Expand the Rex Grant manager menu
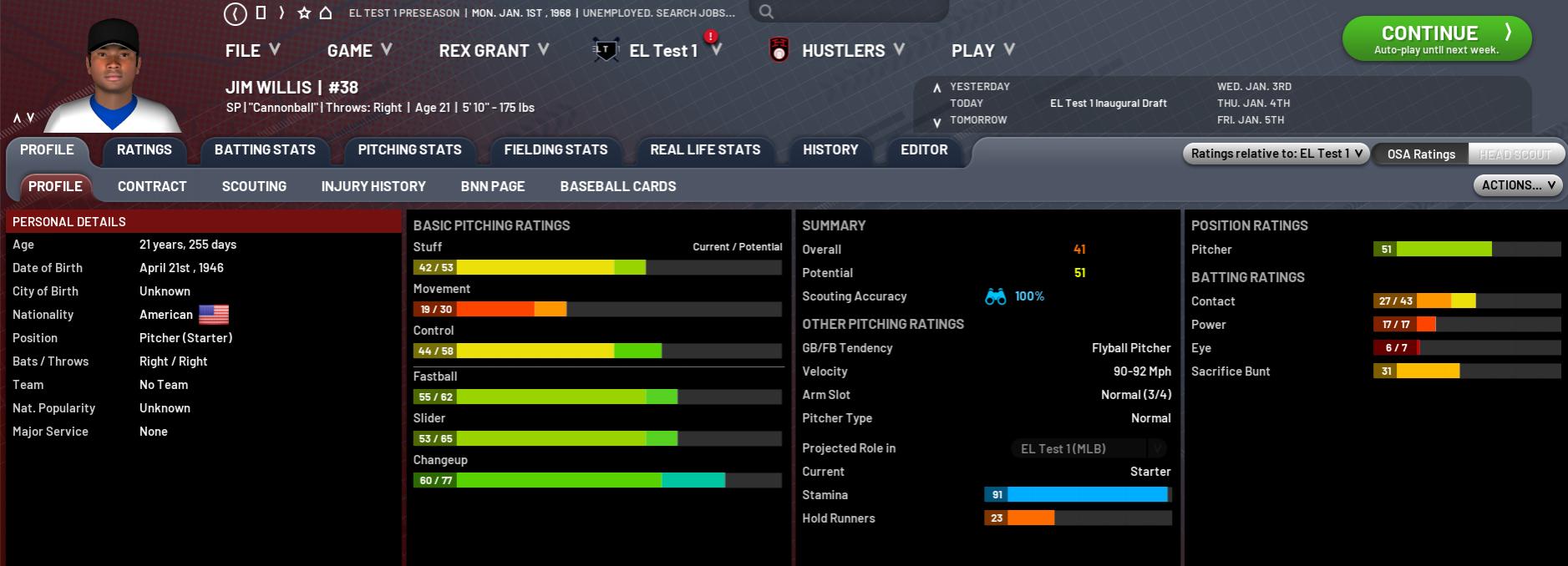Image resolution: width=1568 pixels, height=566 pixels. tap(493, 51)
